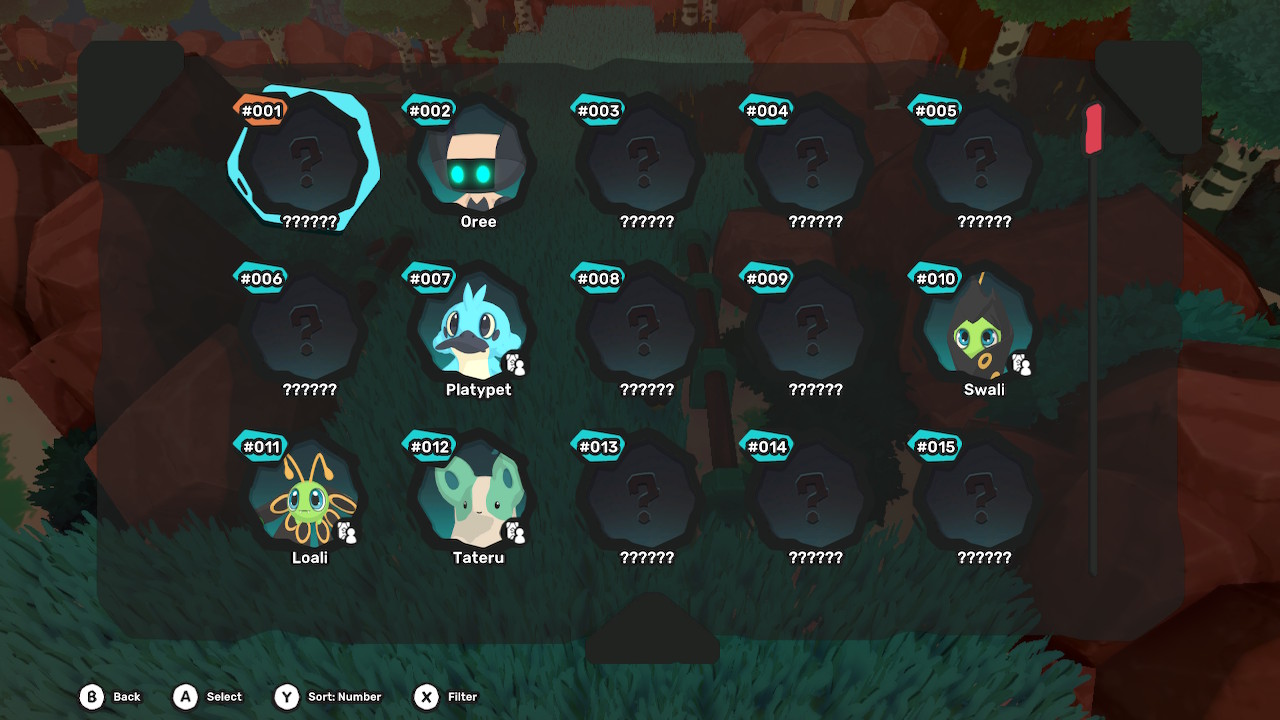Open the Filter option
The height and width of the screenshot is (720, 1280).
click(x=462, y=697)
